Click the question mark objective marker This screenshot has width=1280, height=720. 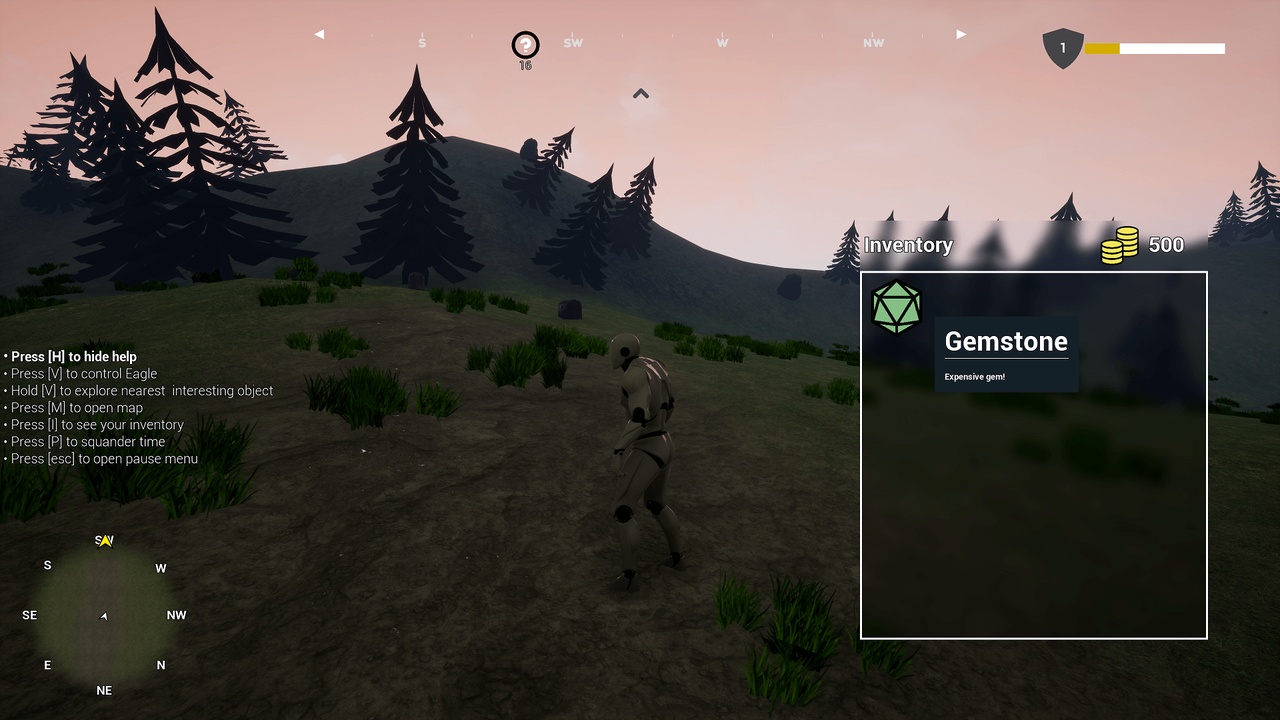(x=525, y=45)
